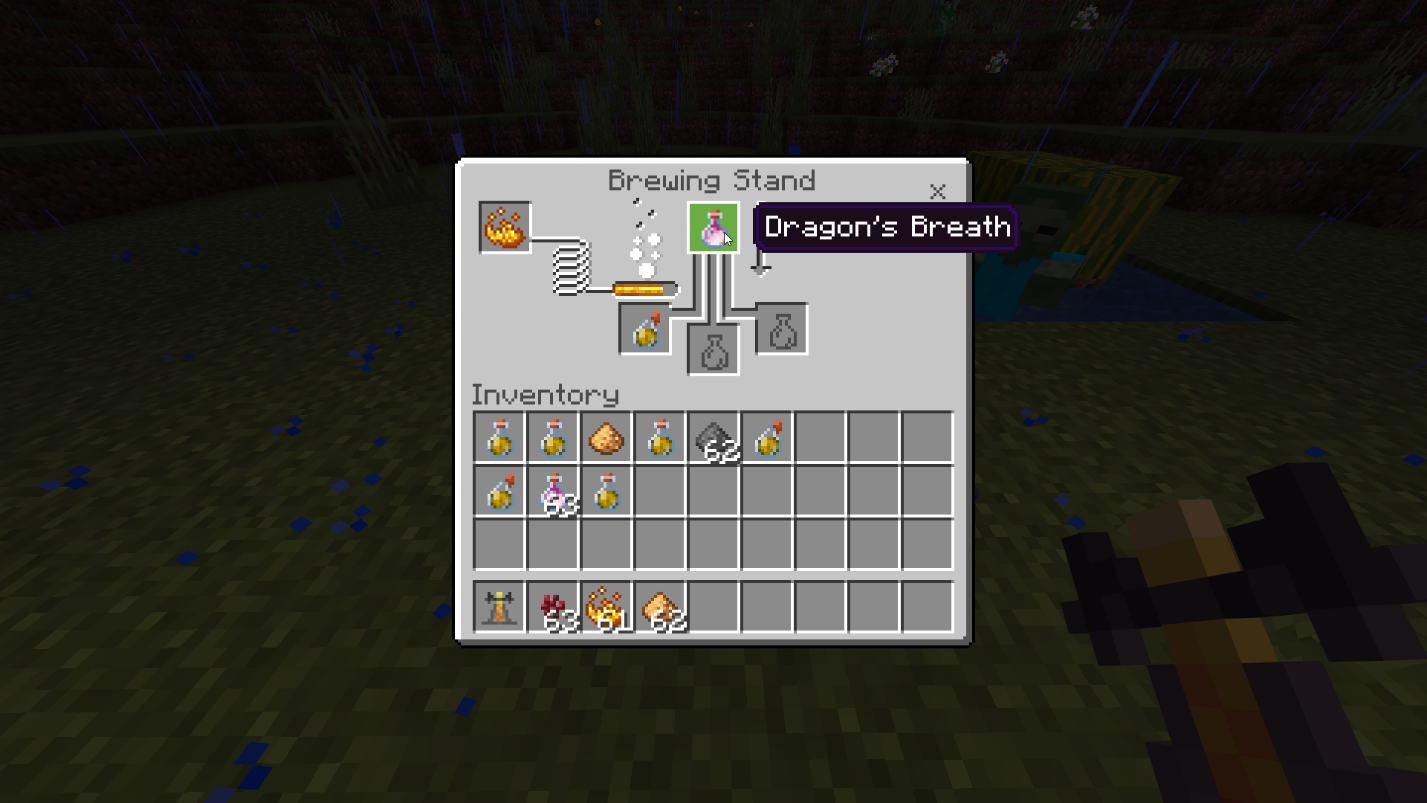The width and height of the screenshot is (1427, 803).
Task: Select the blaze powder fuel slot
Action: pos(505,228)
